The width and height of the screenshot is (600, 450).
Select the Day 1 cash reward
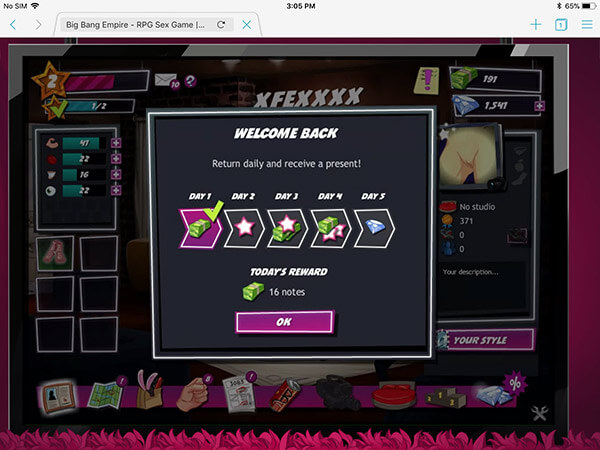pos(200,228)
